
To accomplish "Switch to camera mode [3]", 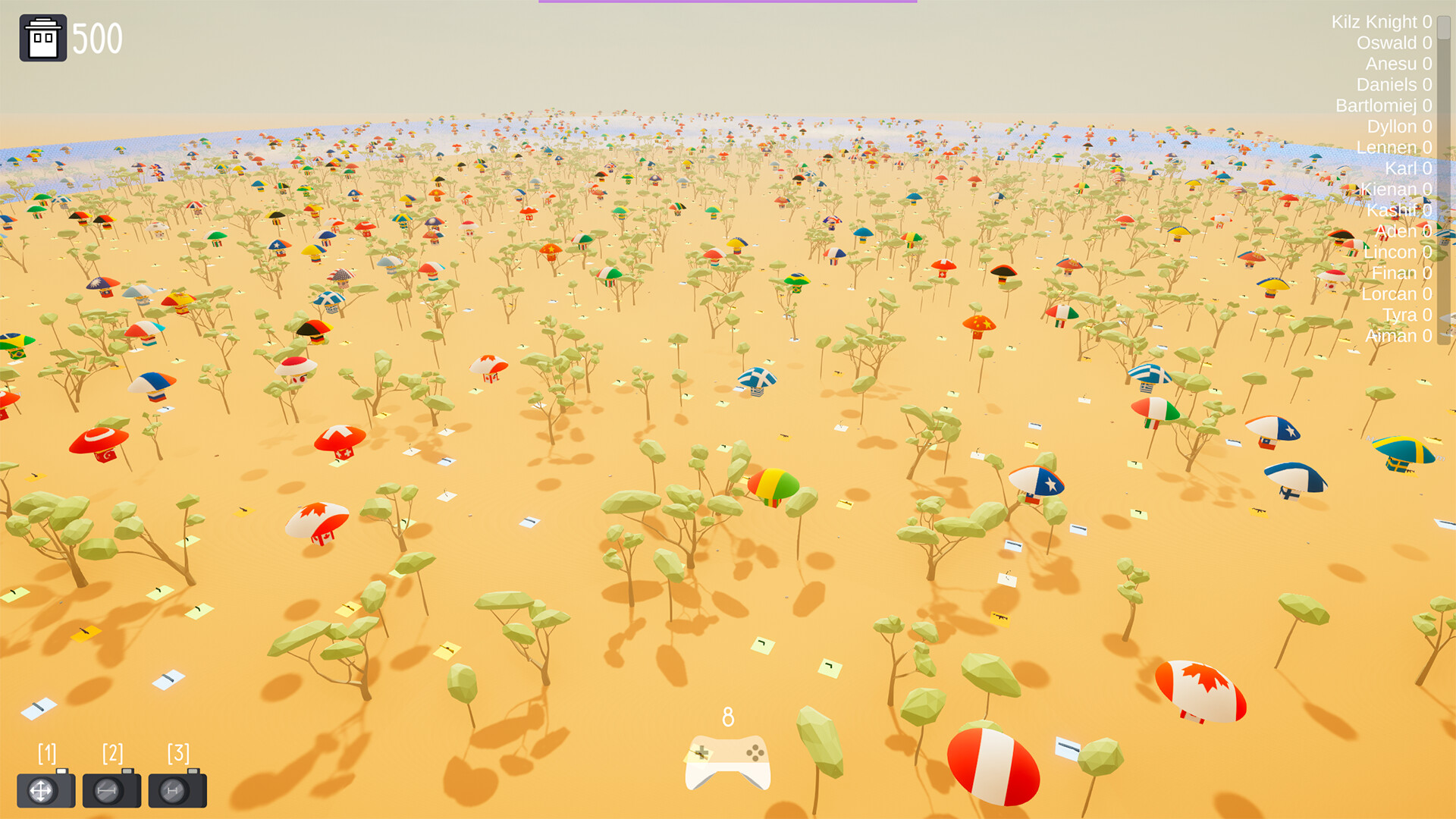I will point(177,787).
